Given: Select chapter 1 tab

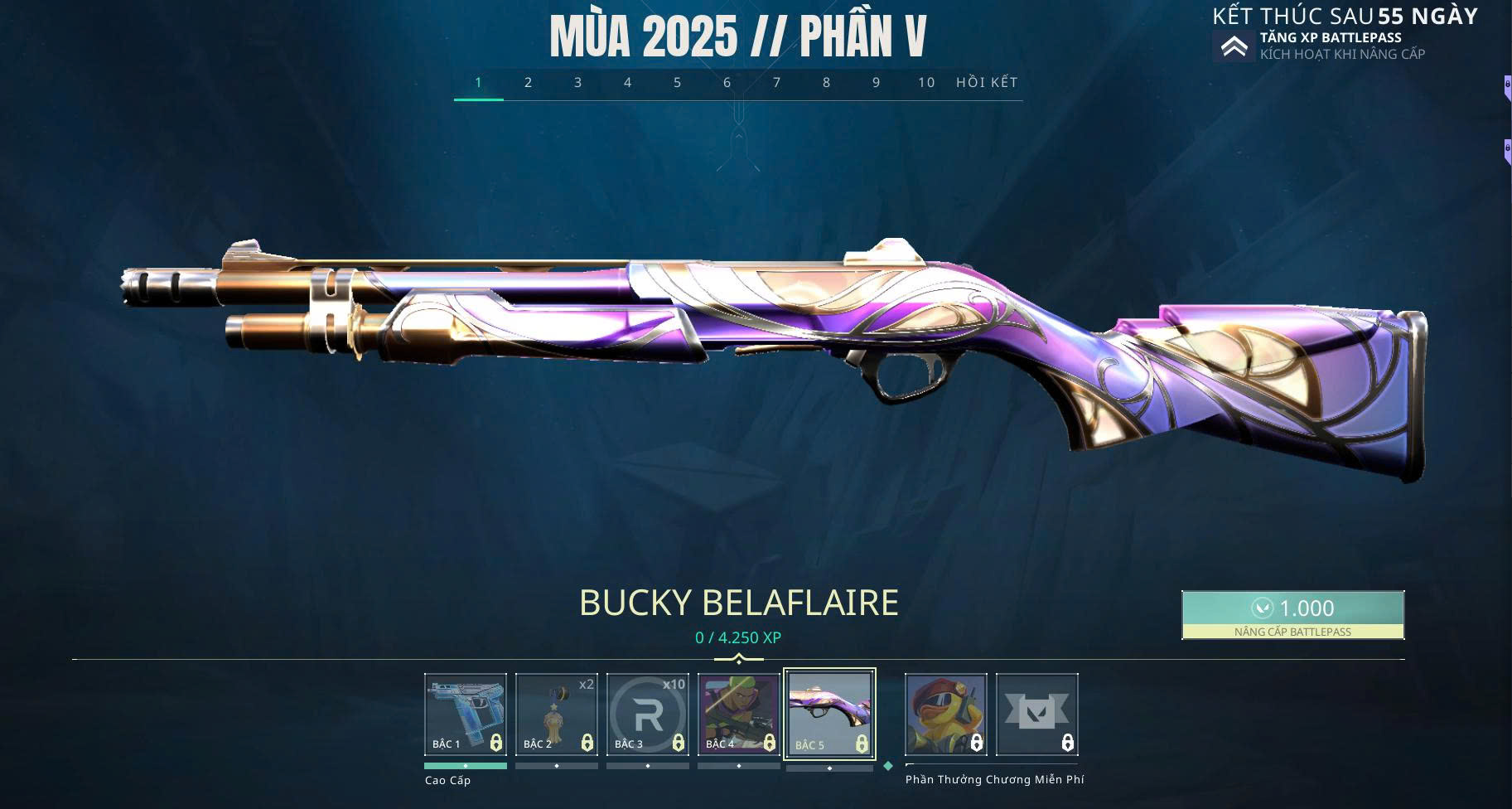Looking at the screenshot, I should pos(478,83).
